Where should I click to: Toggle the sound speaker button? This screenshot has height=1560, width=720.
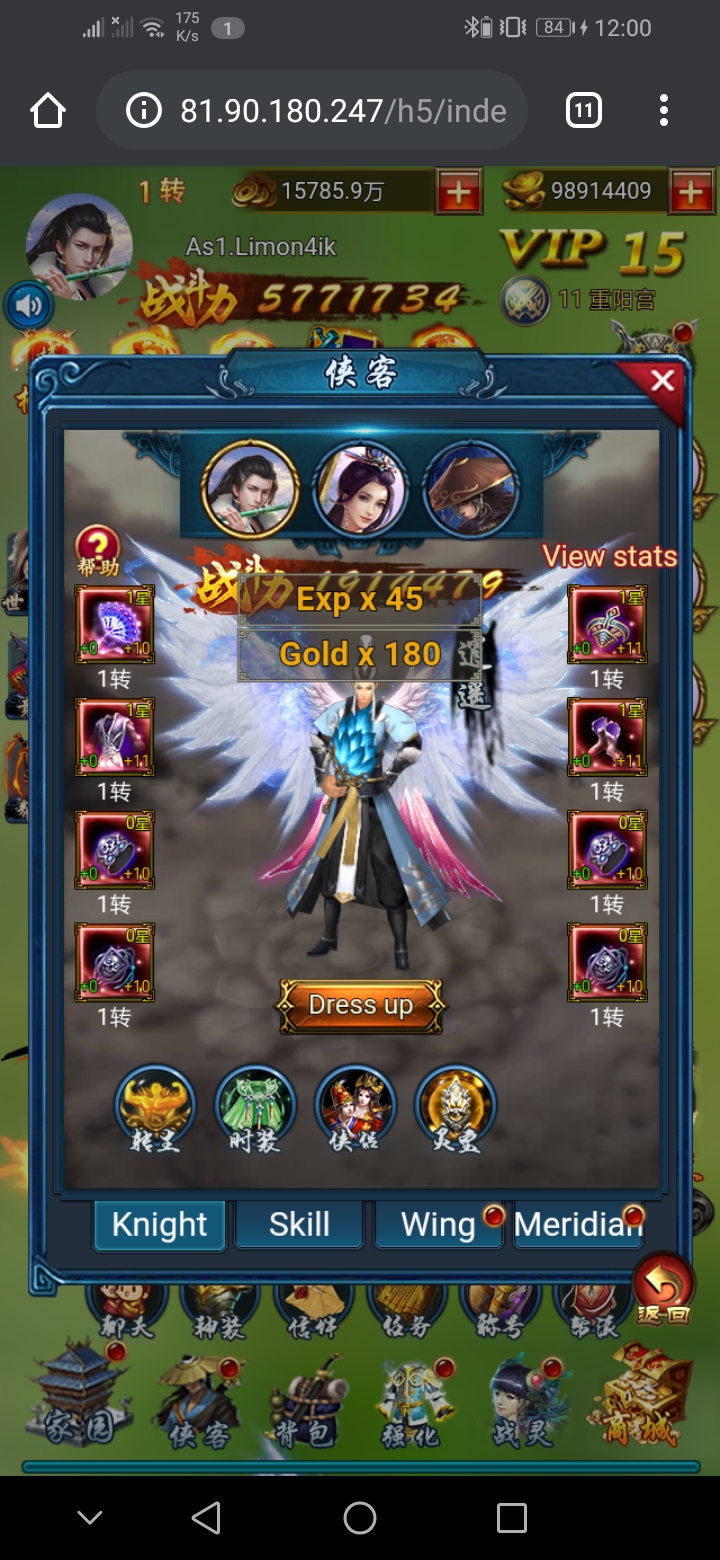click(28, 305)
